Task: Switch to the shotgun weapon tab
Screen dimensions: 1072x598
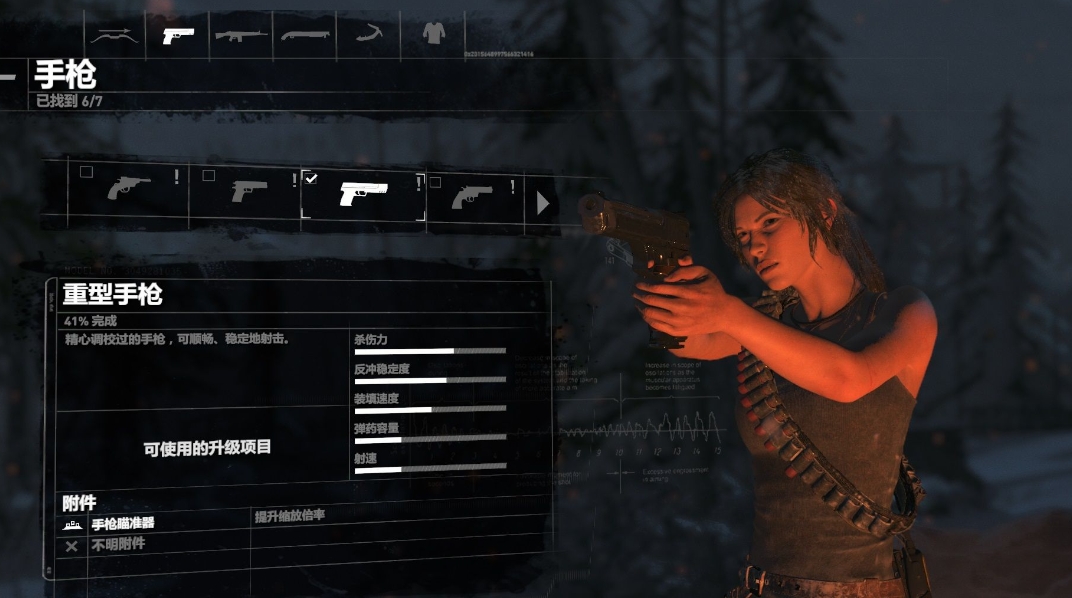Action: point(305,35)
